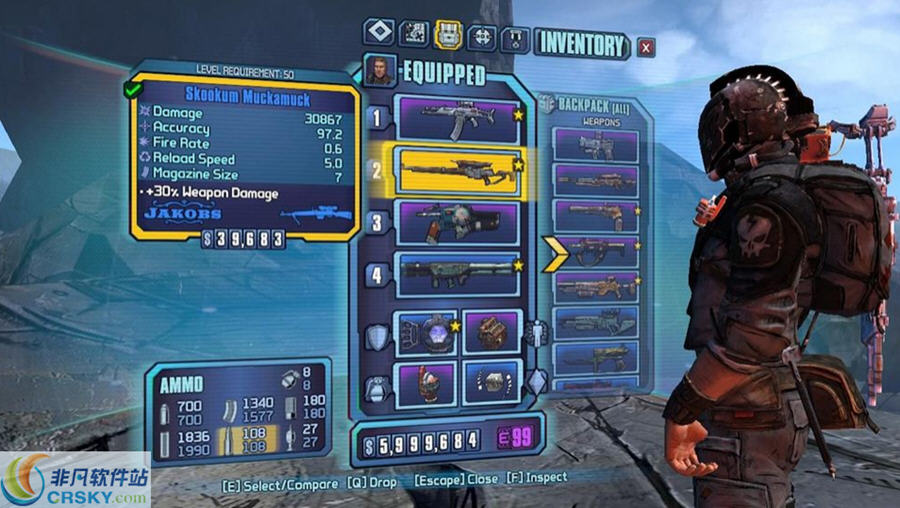The height and width of the screenshot is (508, 900).
Task: Select the equipped relic slot
Action: click(x=492, y=384)
